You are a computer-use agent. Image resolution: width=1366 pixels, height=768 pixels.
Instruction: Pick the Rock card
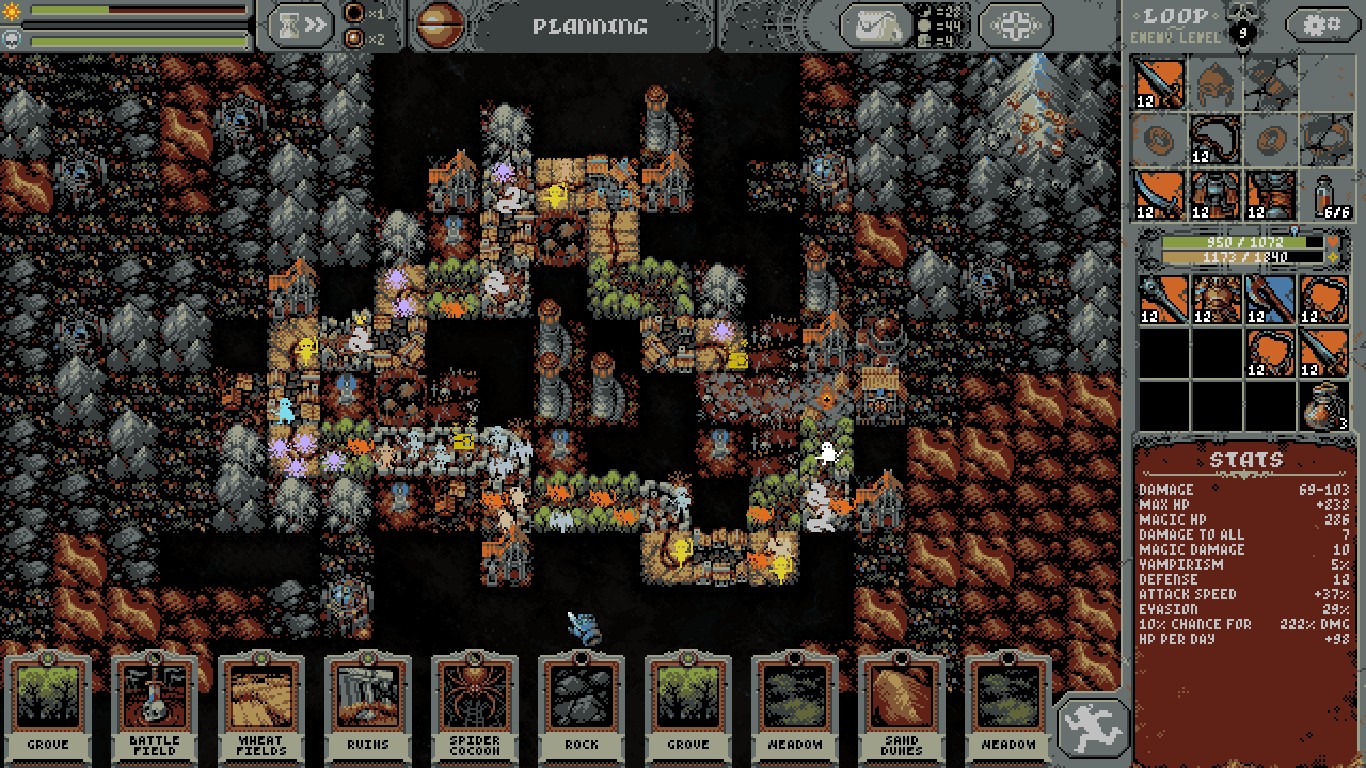coord(582,703)
